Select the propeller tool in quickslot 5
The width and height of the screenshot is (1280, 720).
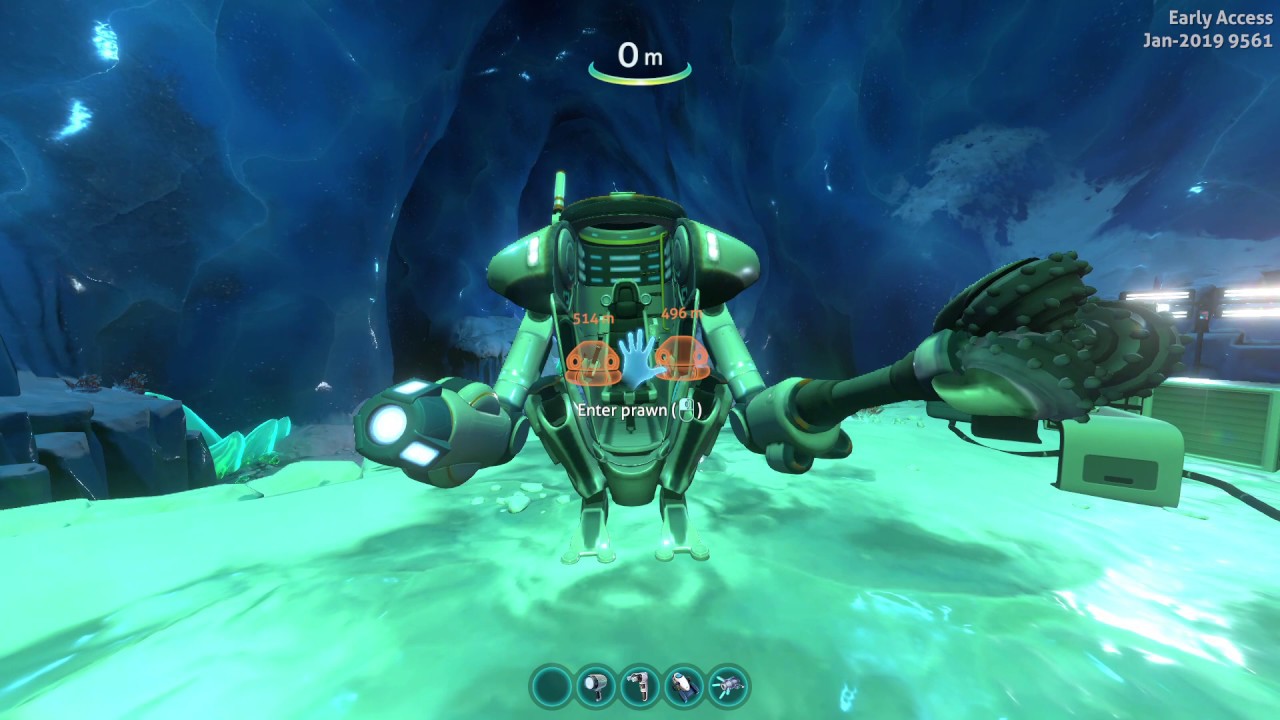tap(726, 687)
